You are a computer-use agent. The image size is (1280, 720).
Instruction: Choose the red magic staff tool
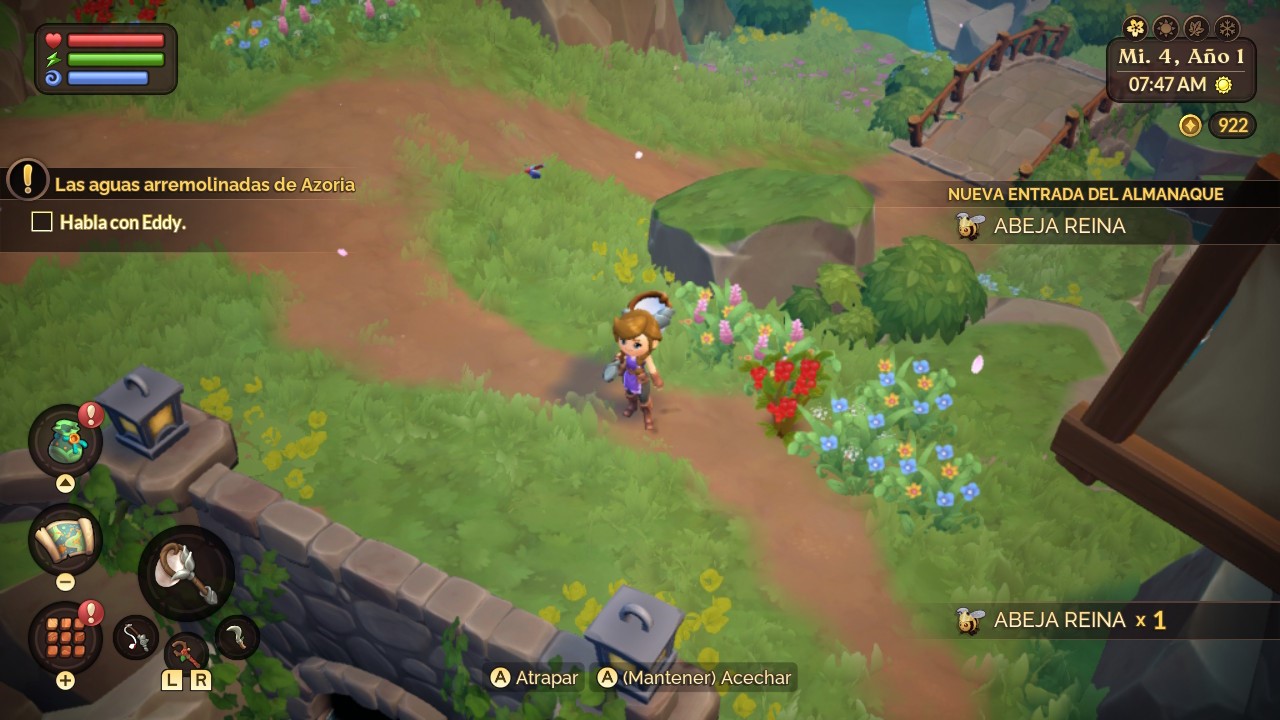coord(186,653)
